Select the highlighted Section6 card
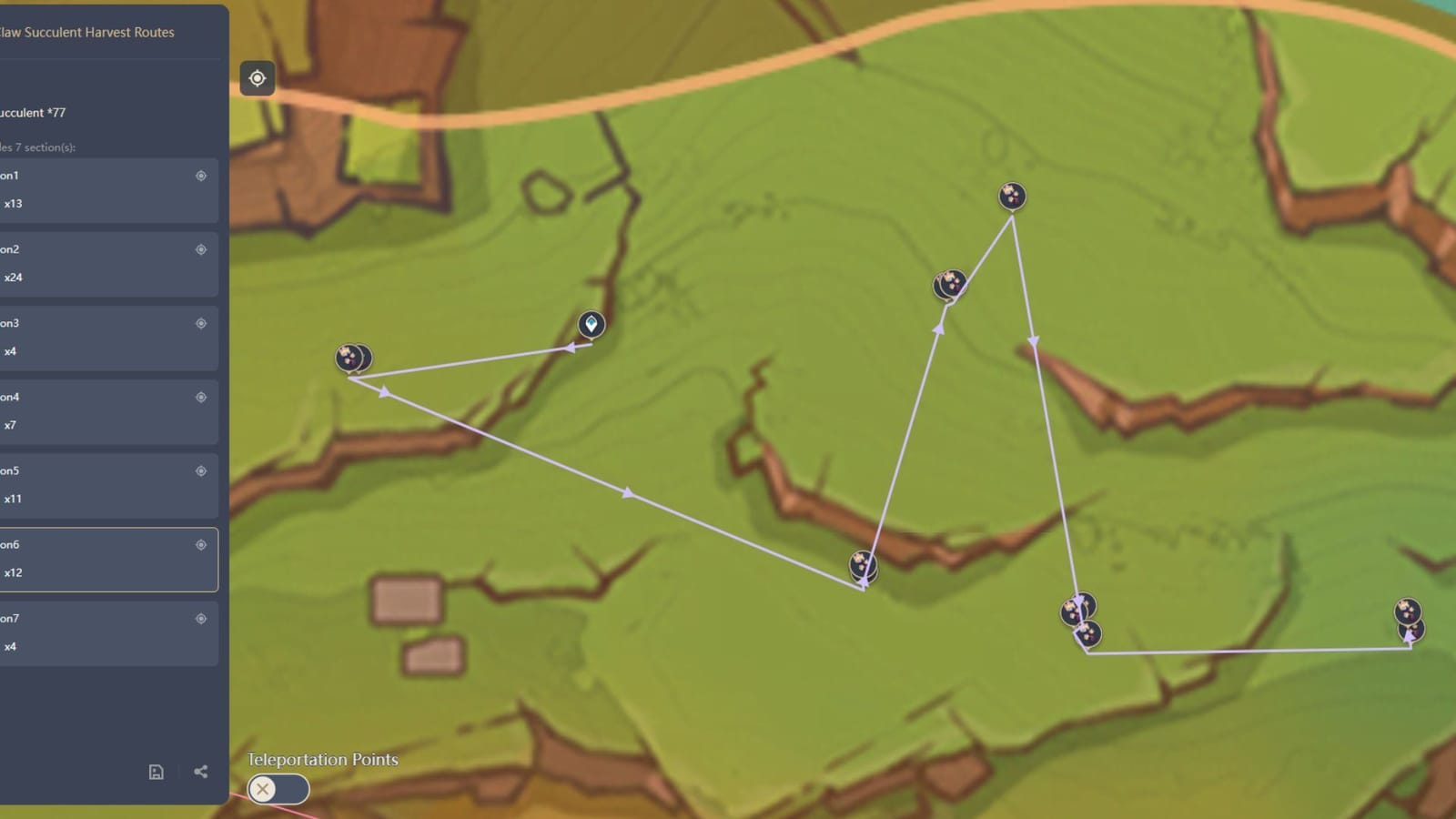Viewport: 1456px width, 819px height. click(x=100, y=560)
